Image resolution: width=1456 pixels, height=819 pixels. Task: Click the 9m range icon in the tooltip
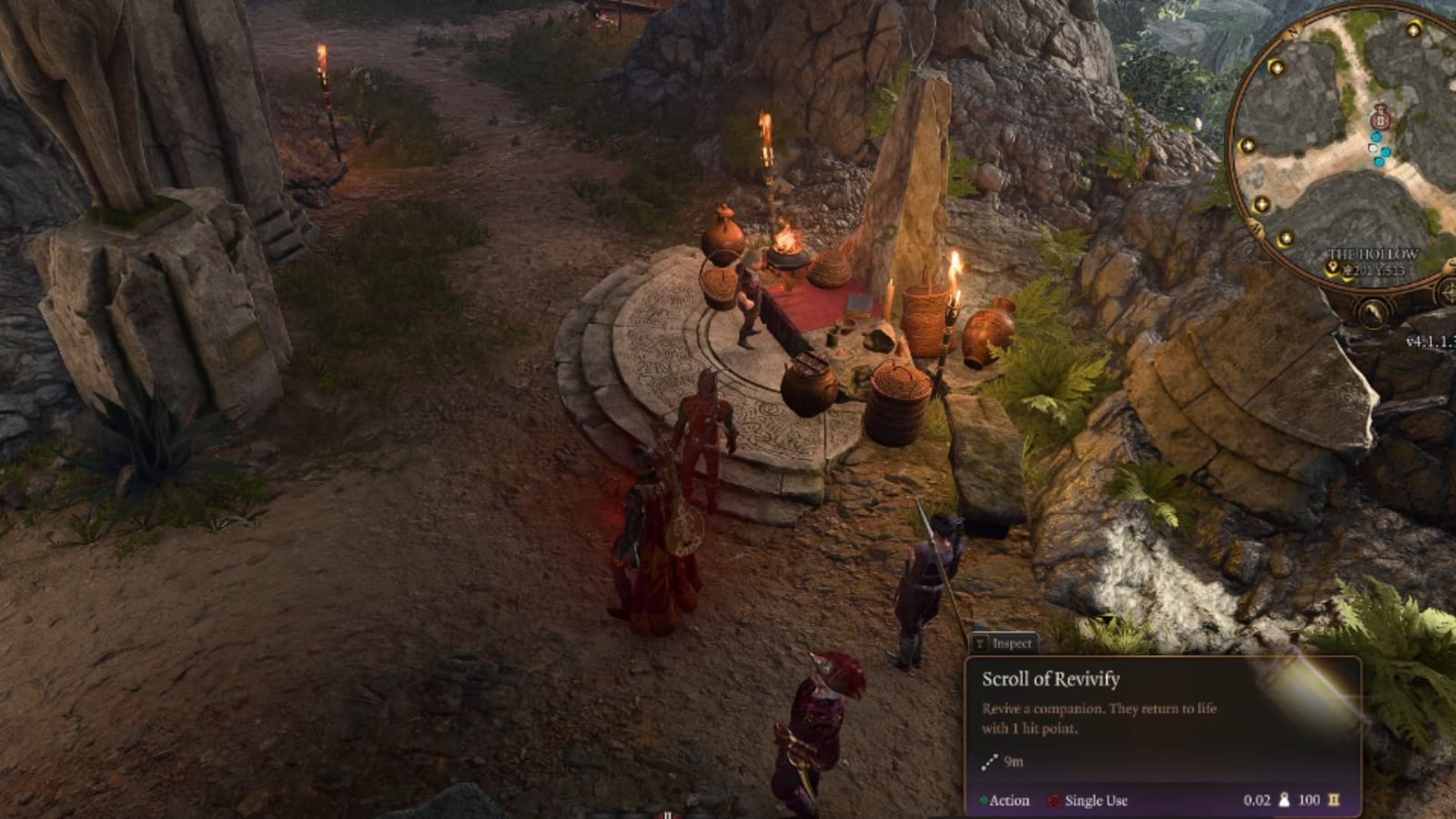coord(990,761)
